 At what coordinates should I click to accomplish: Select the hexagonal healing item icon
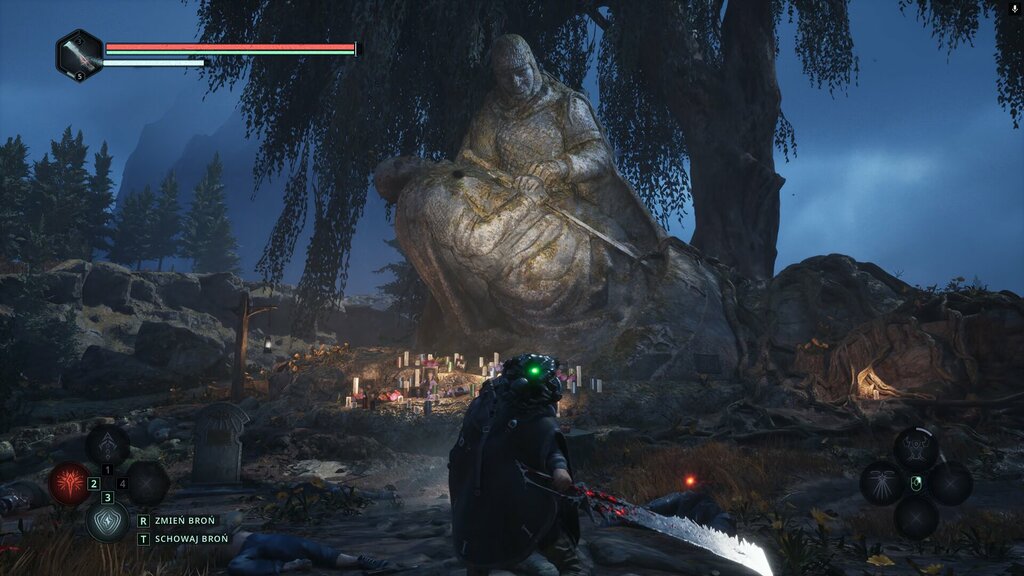click(x=79, y=55)
